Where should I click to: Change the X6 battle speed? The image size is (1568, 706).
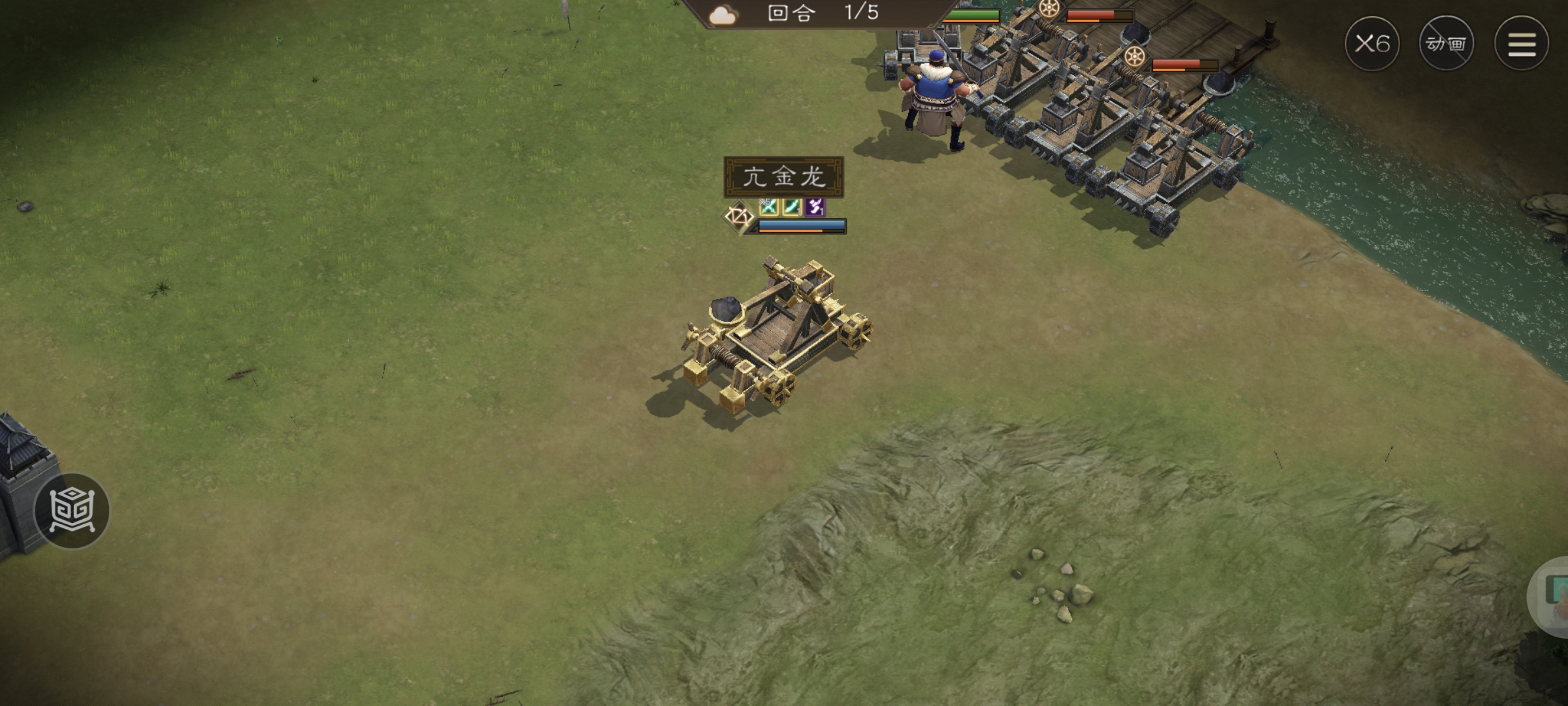(x=1372, y=44)
